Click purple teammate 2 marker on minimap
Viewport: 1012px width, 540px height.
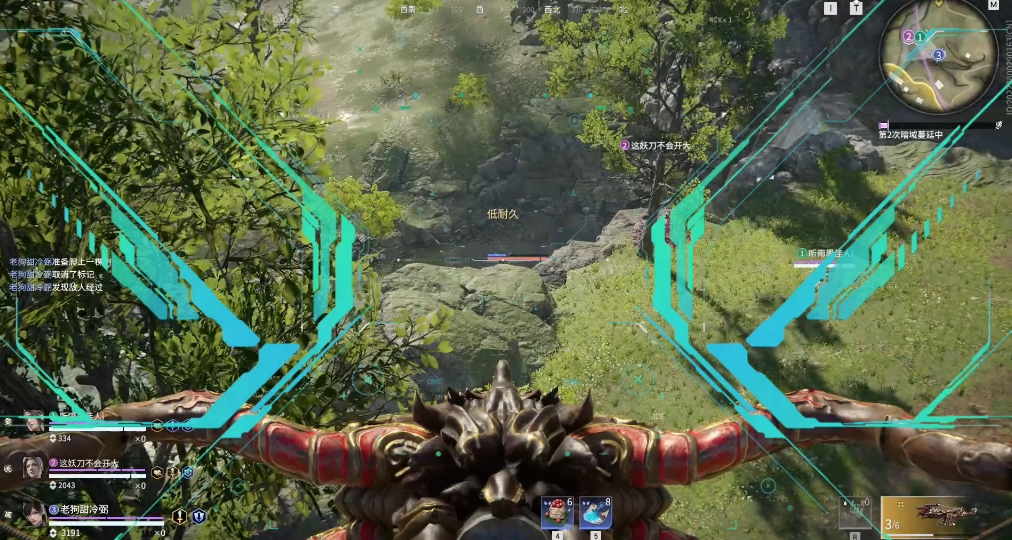tap(908, 37)
